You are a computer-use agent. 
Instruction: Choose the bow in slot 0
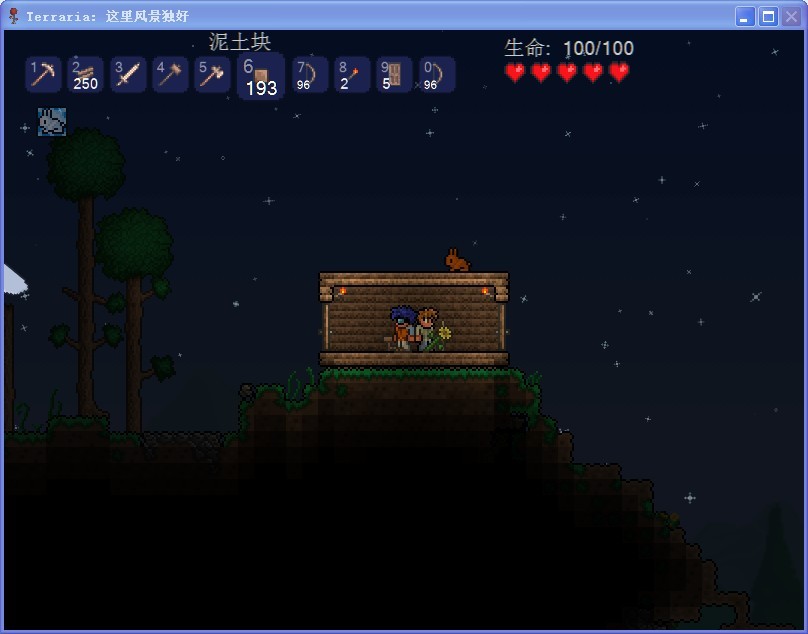point(437,75)
